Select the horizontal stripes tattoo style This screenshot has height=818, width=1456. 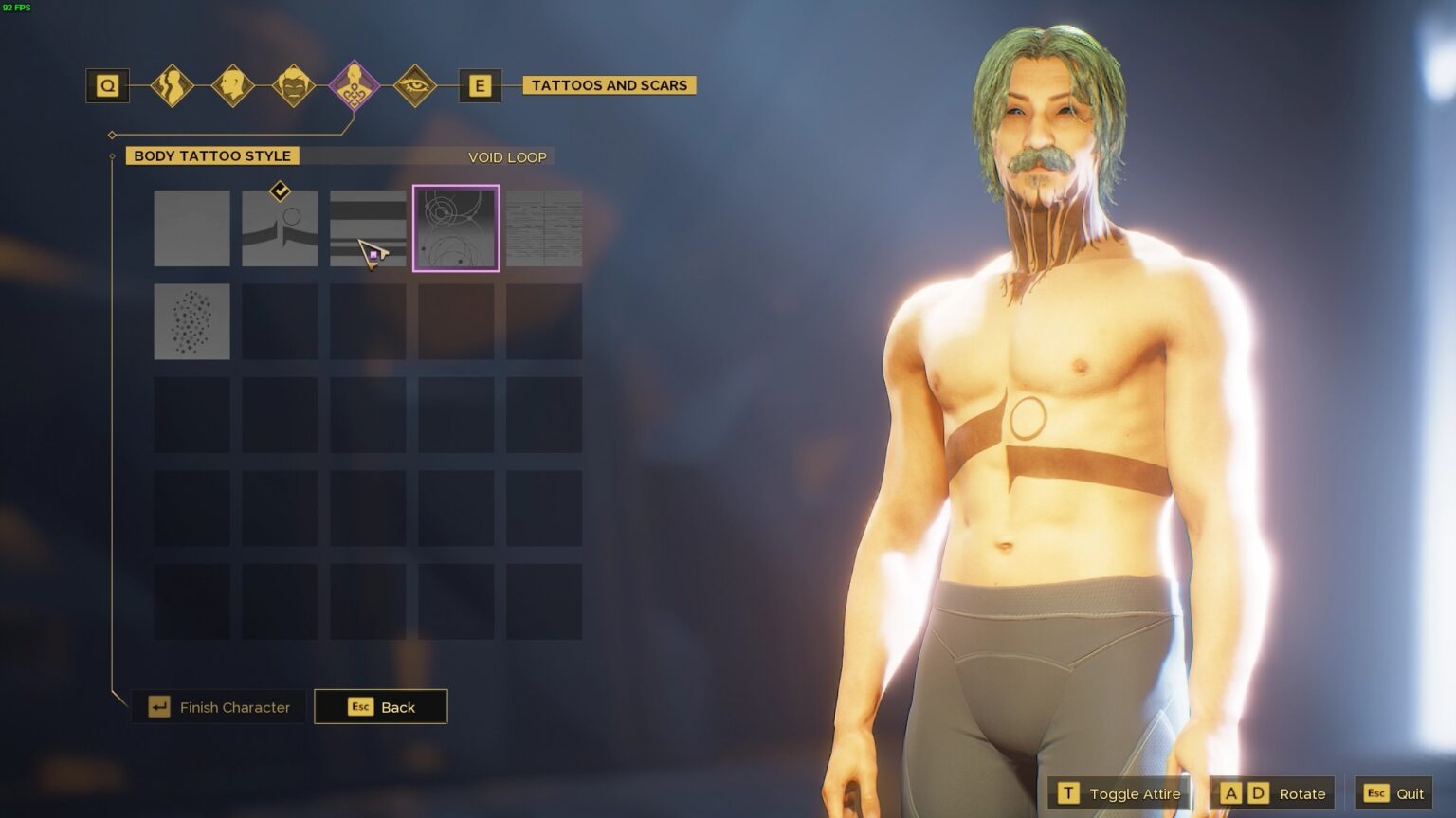click(x=368, y=227)
